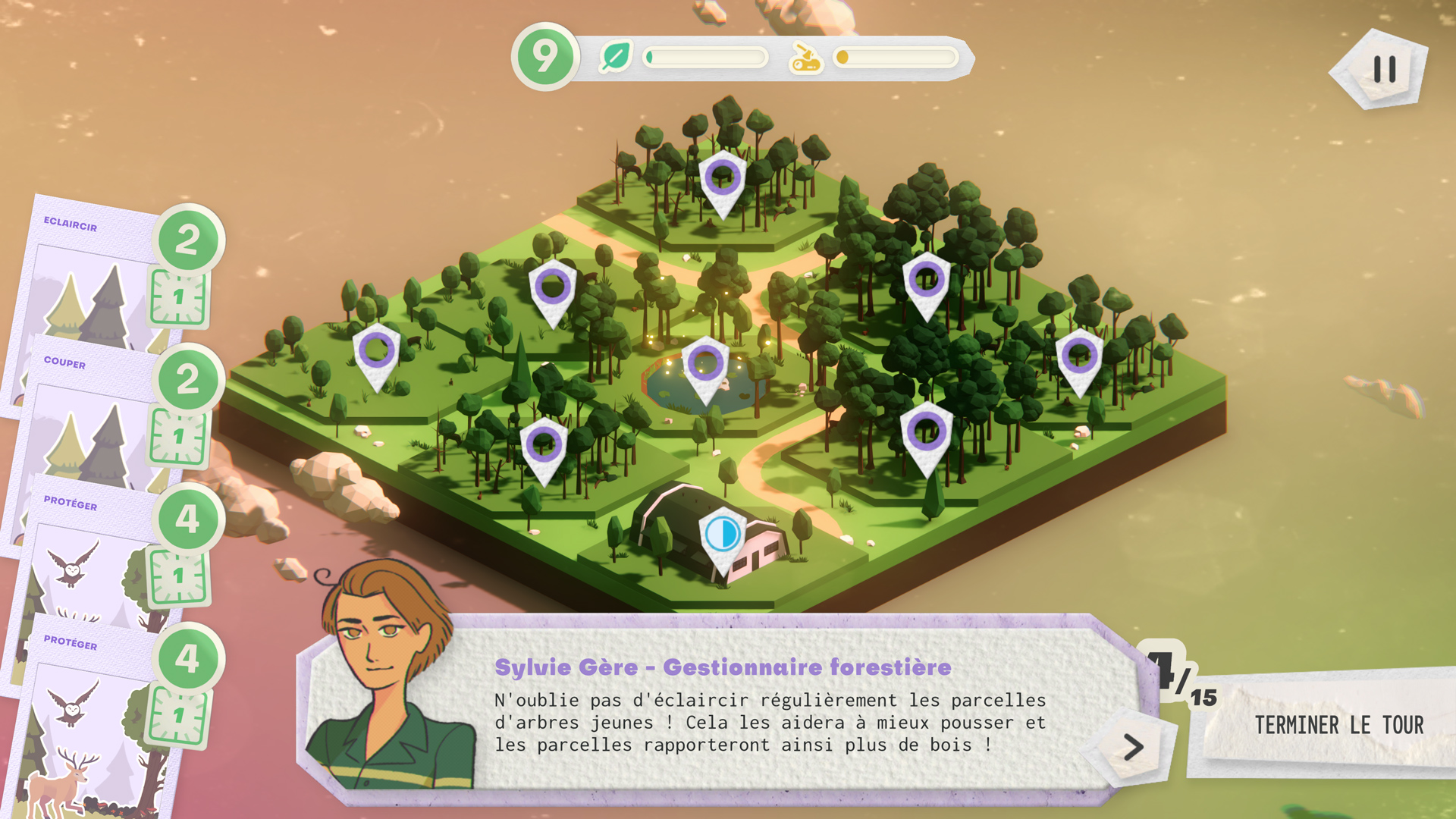Click the Terminer le tour button
The width and height of the screenshot is (1456, 819).
click(1338, 726)
